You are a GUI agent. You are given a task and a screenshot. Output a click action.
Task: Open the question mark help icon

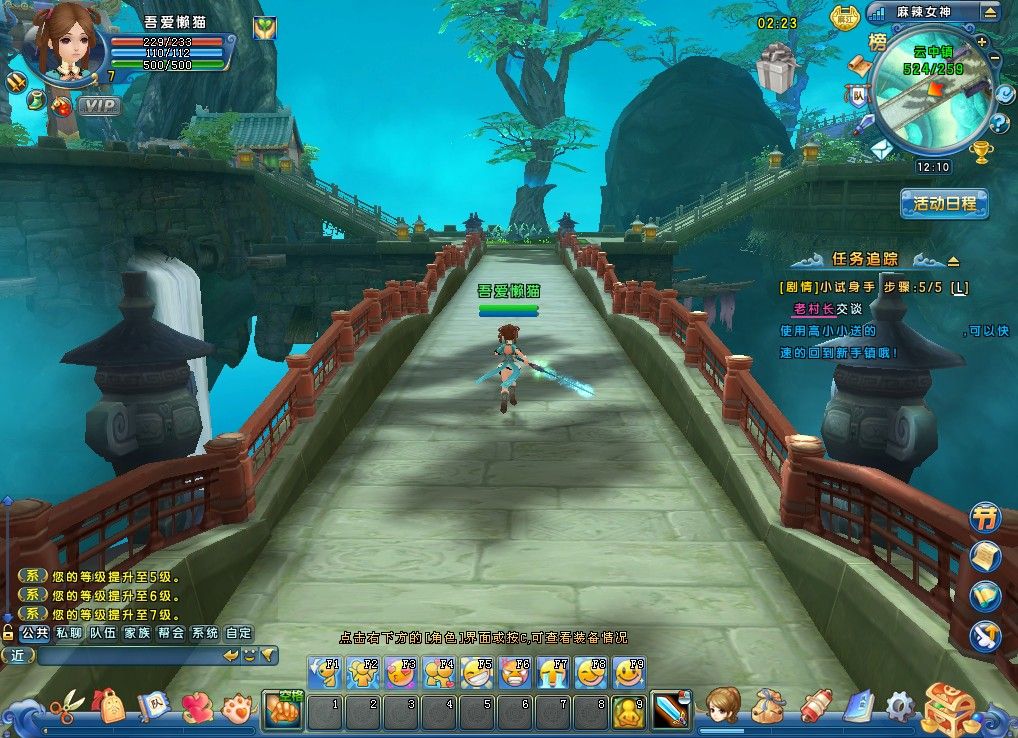(x=998, y=124)
